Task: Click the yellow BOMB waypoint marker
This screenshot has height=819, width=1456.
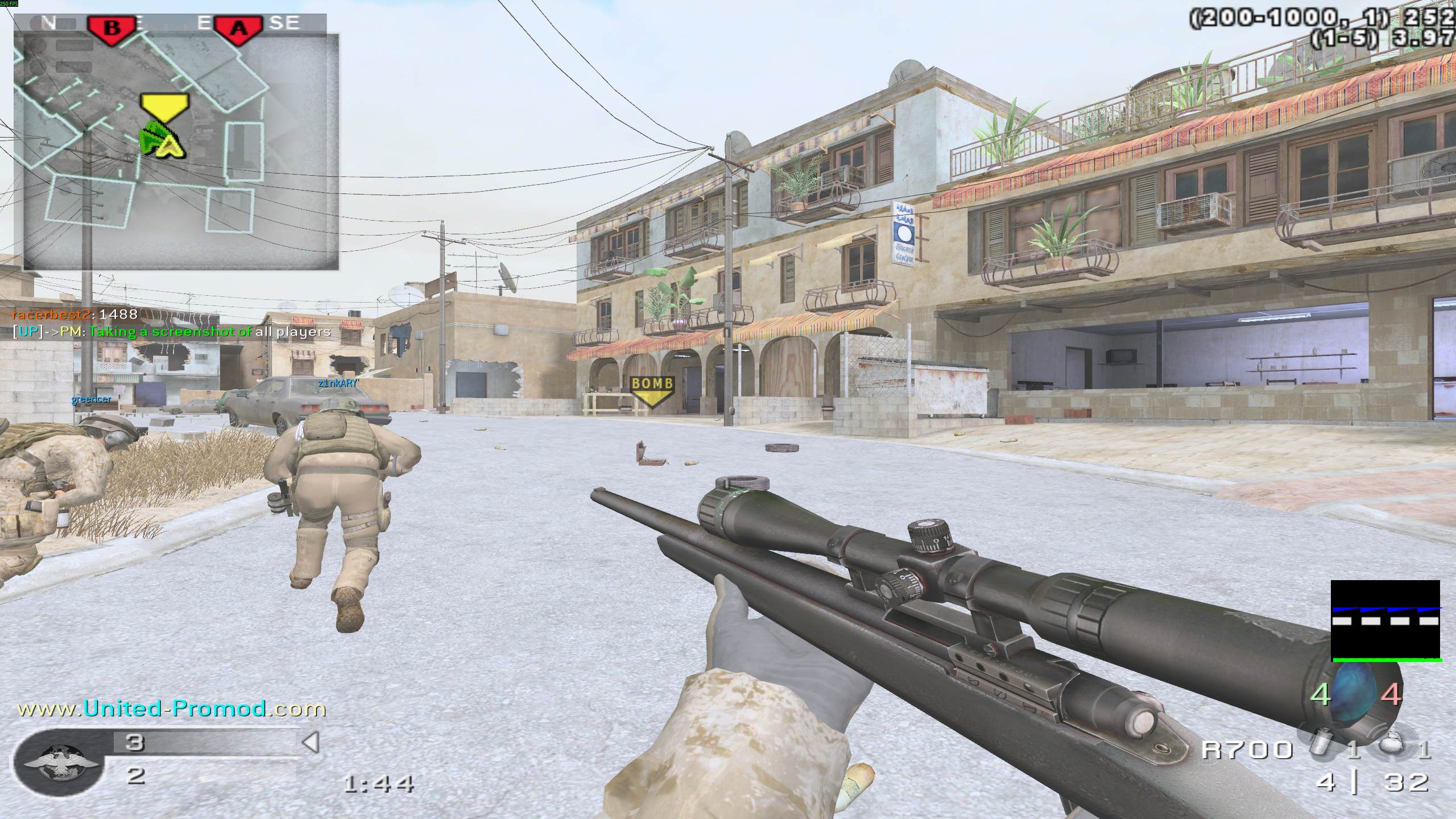Action: click(652, 390)
